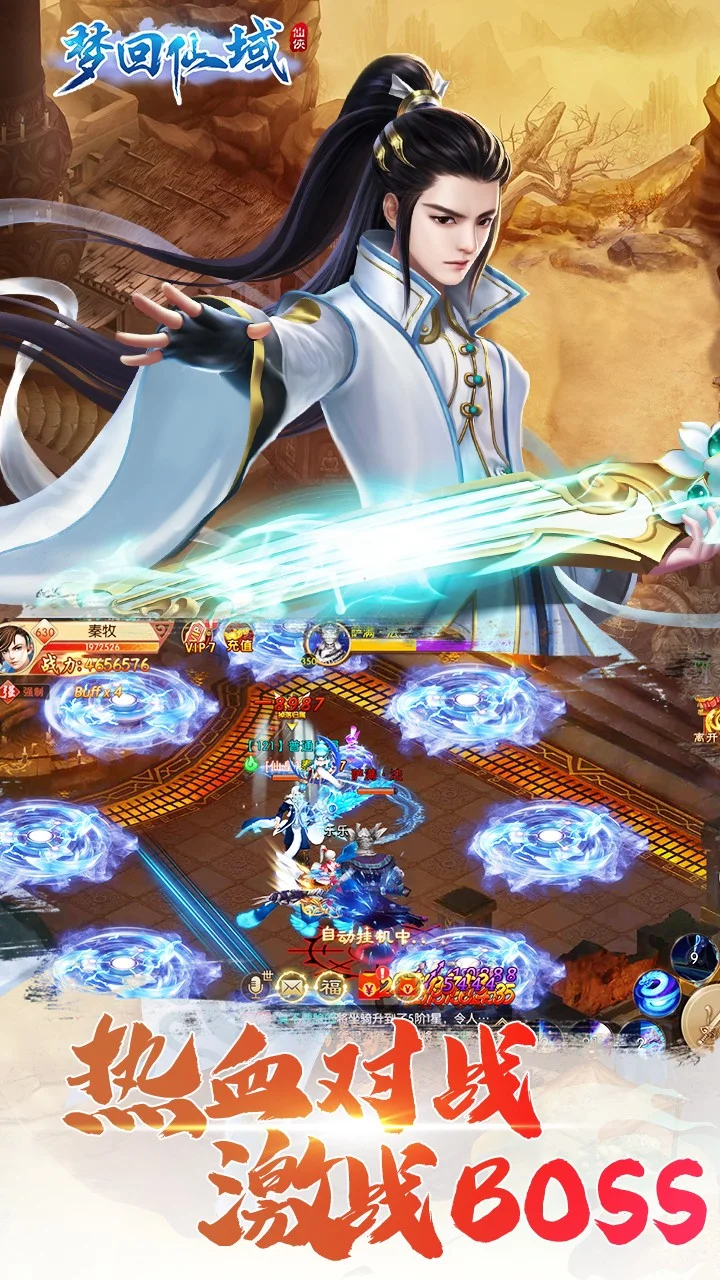Select the boss portrait at the top

coord(327,640)
